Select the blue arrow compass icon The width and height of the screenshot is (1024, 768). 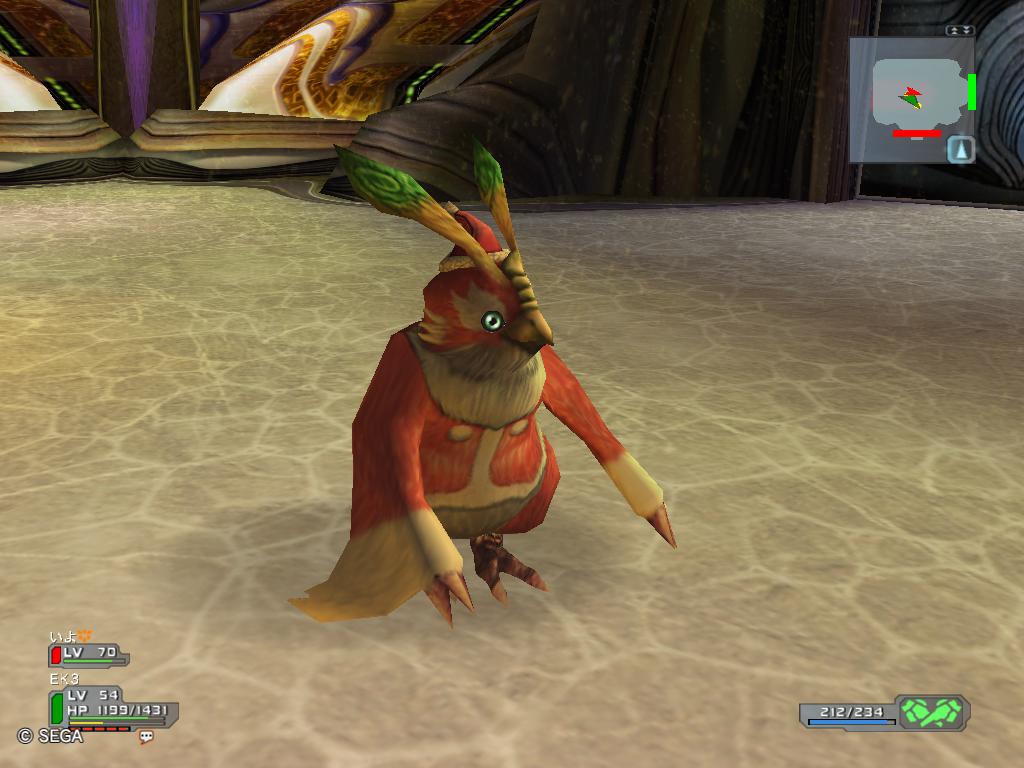point(961,149)
